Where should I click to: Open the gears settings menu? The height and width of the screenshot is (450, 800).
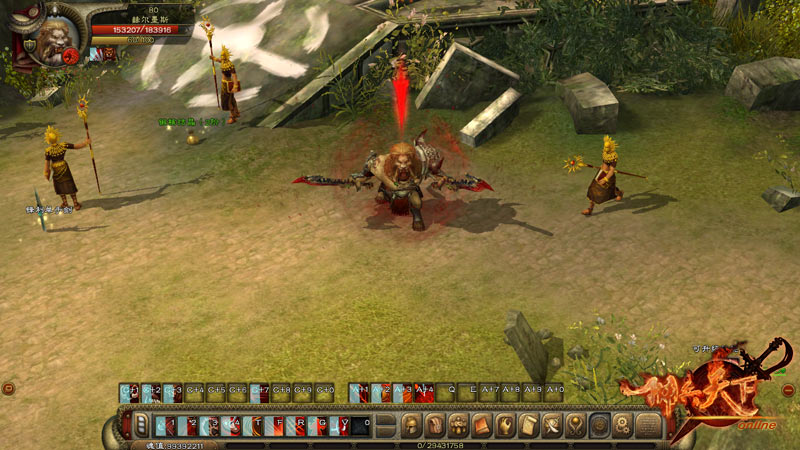[x=622, y=426]
